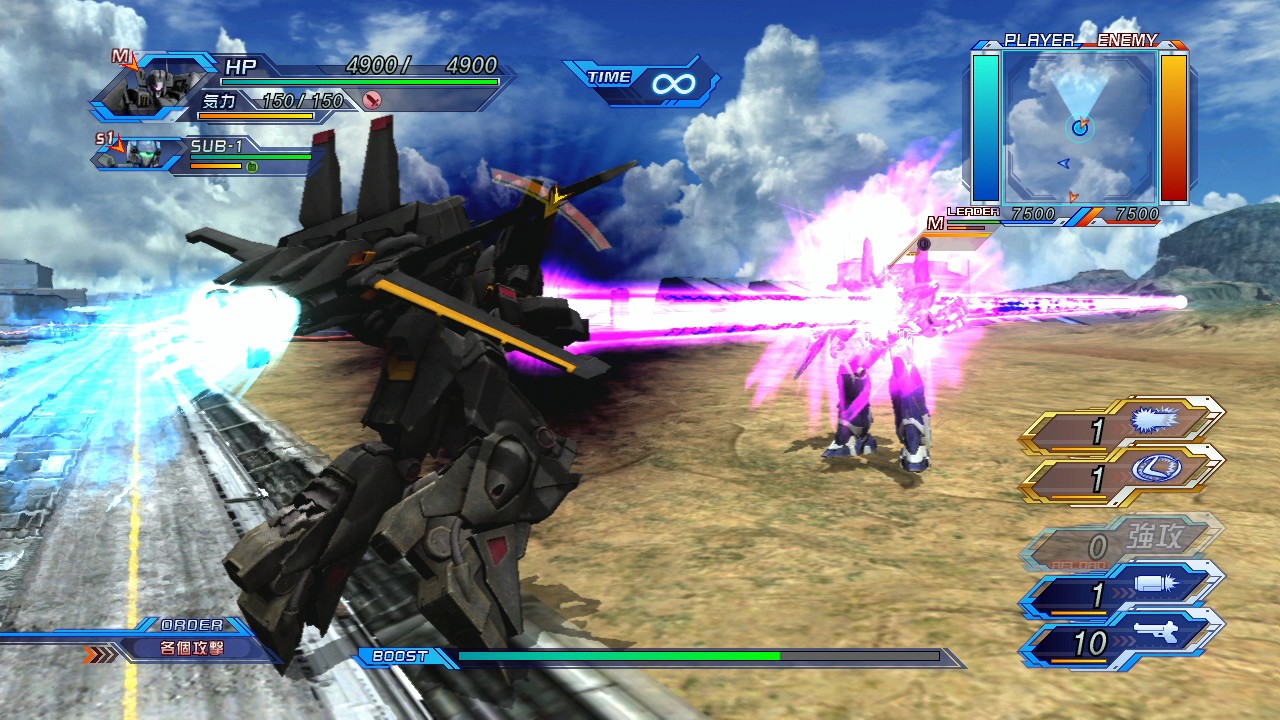Click the green status icon under SUB-1
Screen dimensions: 1280x720
click(x=252, y=167)
